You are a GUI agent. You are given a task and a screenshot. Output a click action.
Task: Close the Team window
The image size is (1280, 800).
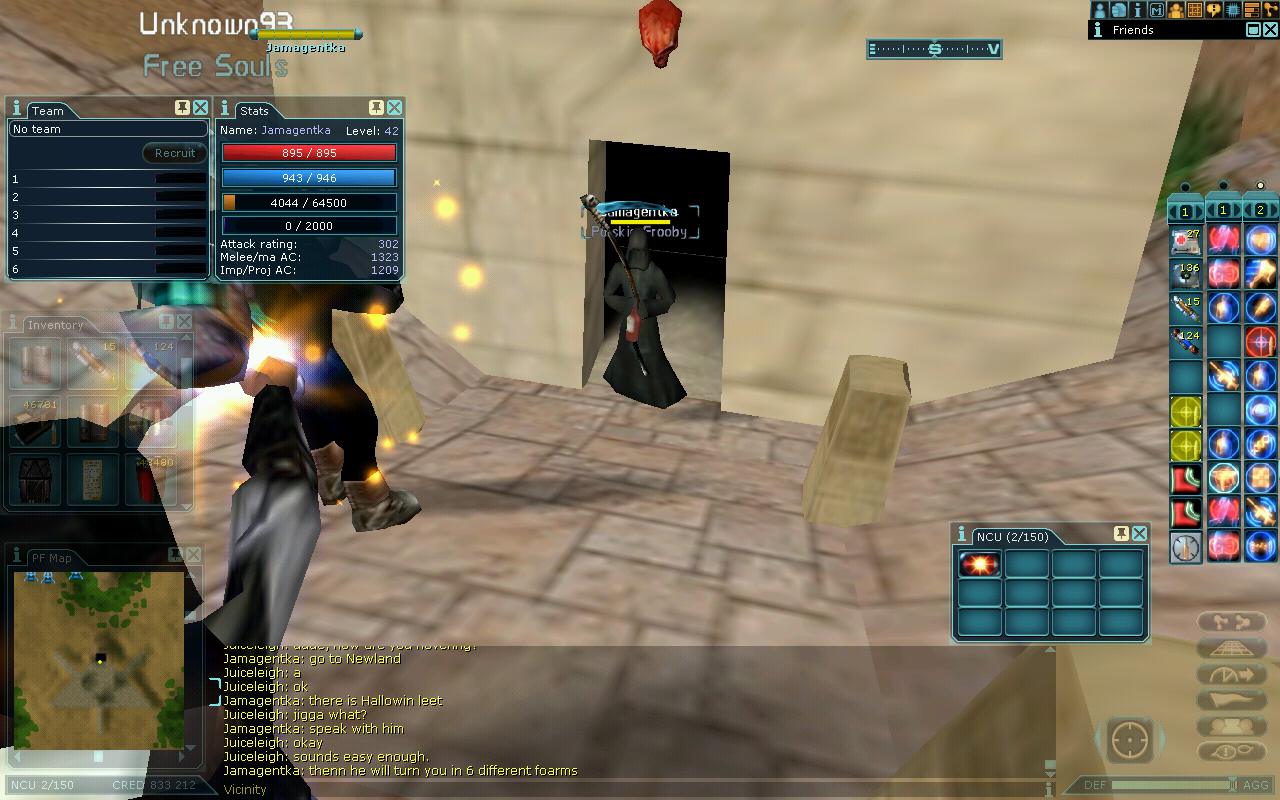[x=201, y=108]
